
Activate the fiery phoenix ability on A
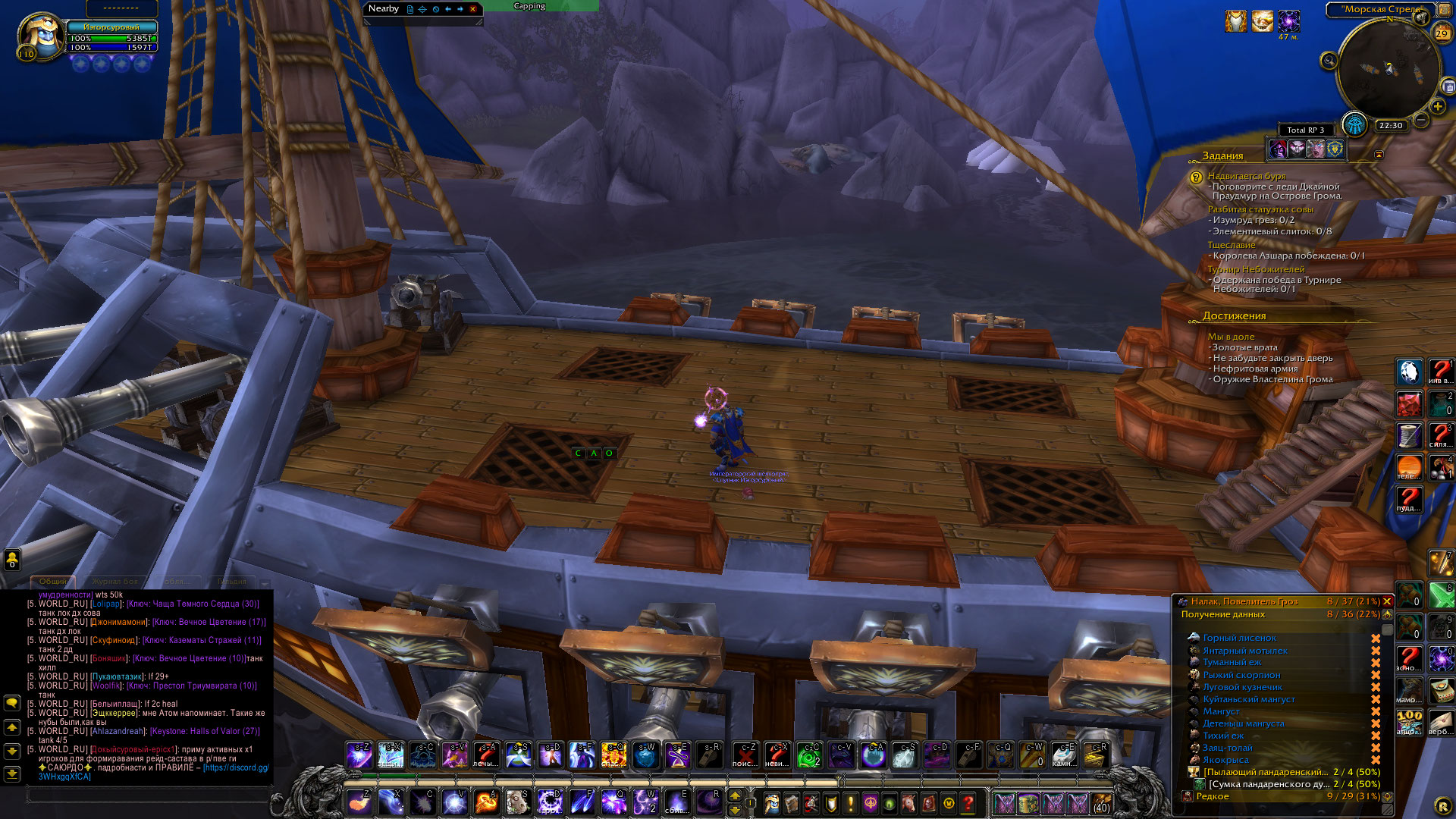point(486,802)
